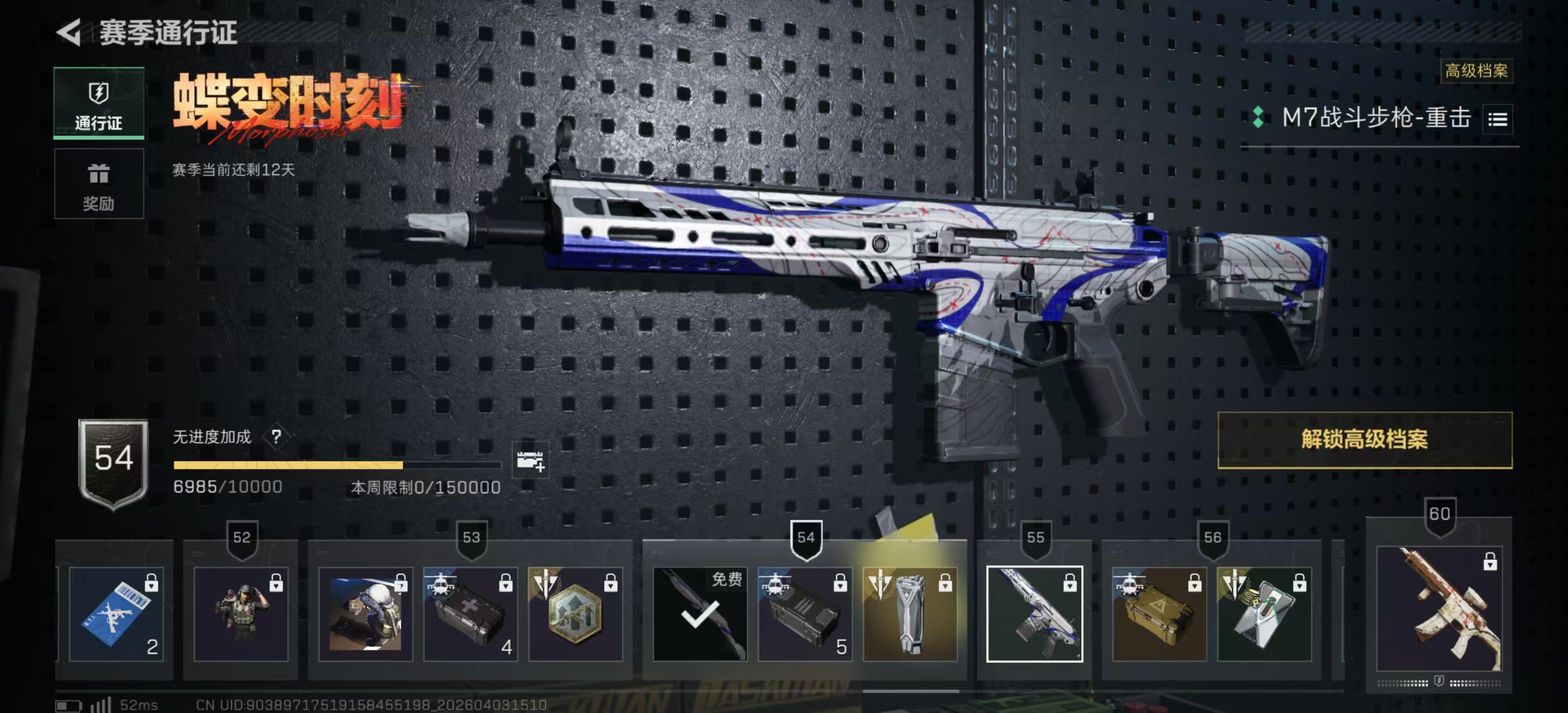Open the 奖励 rewards tab
Screen dimensions: 1568x713
(99, 184)
